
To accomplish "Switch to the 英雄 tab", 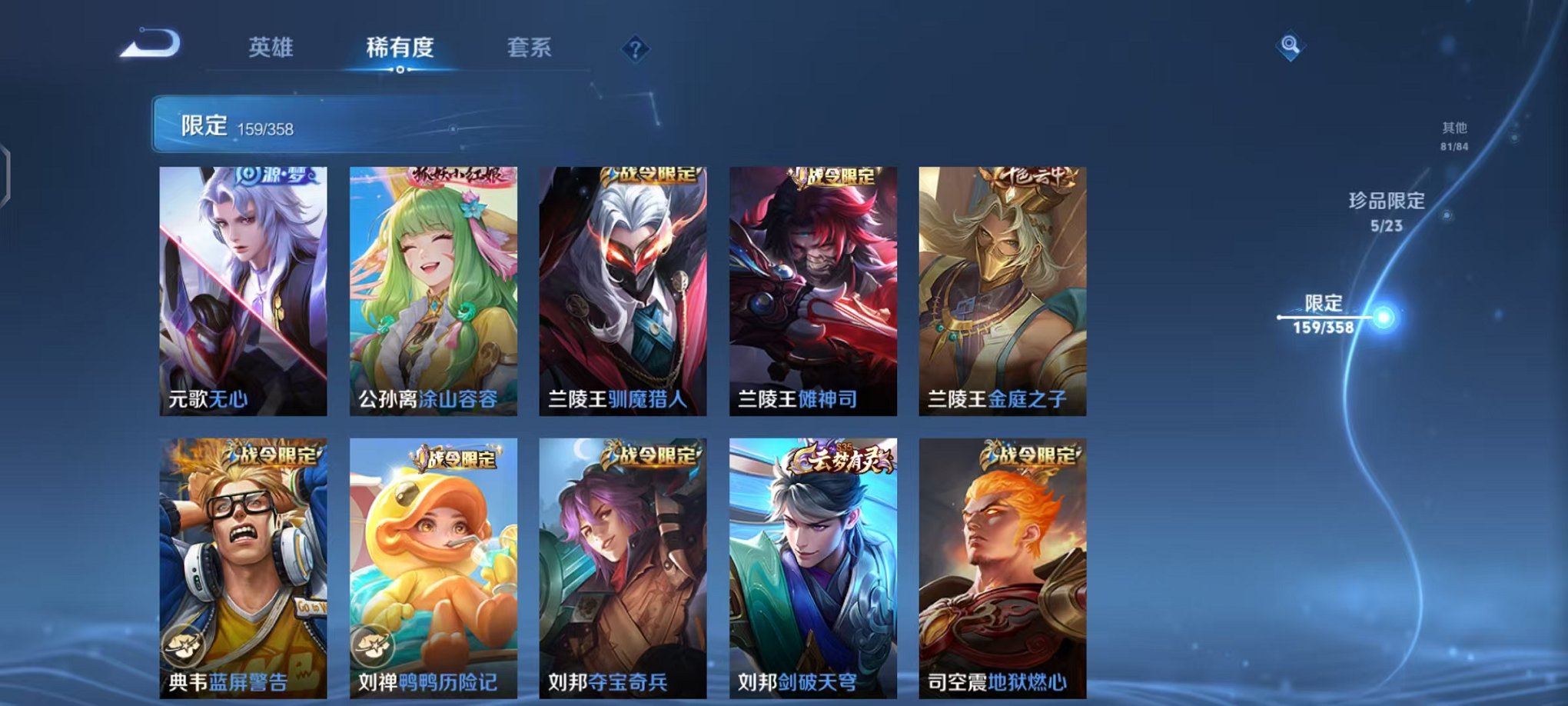I will [x=274, y=47].
